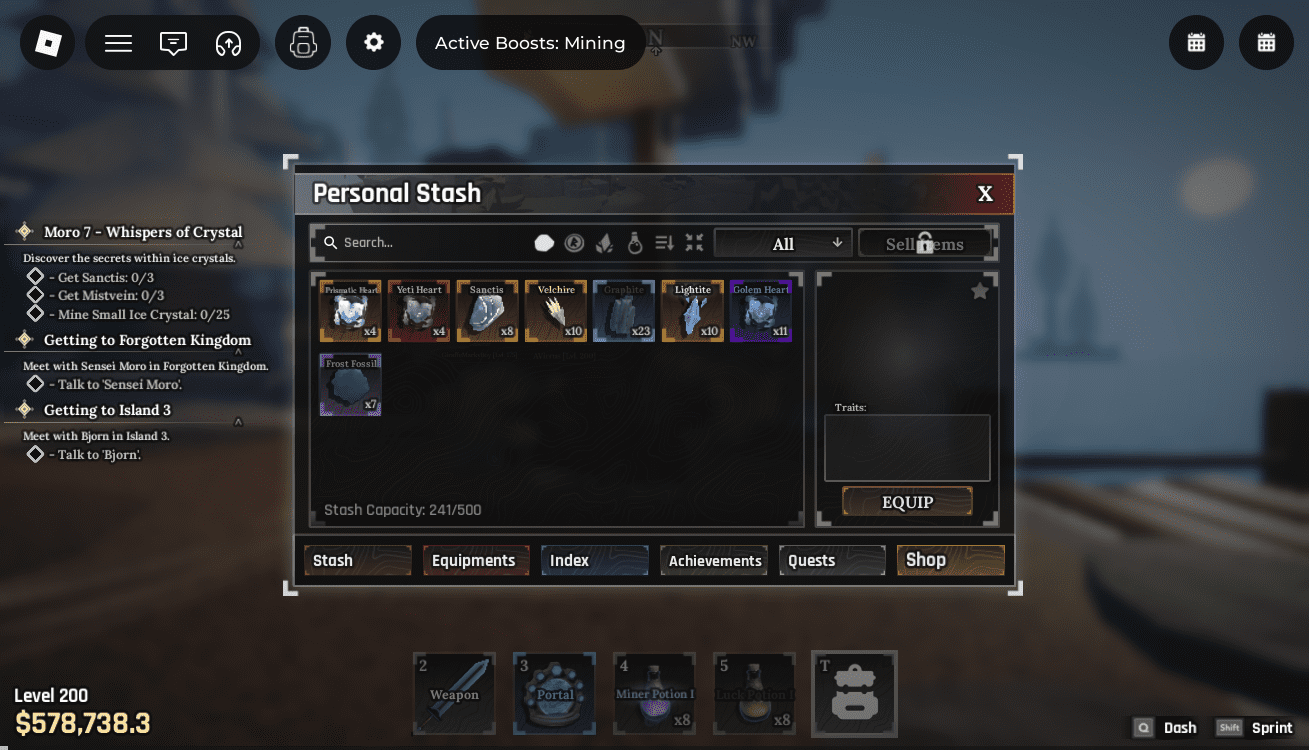Screen dimensions: 1309x750
Task: Open the settings gear
Action: point(373,42)
